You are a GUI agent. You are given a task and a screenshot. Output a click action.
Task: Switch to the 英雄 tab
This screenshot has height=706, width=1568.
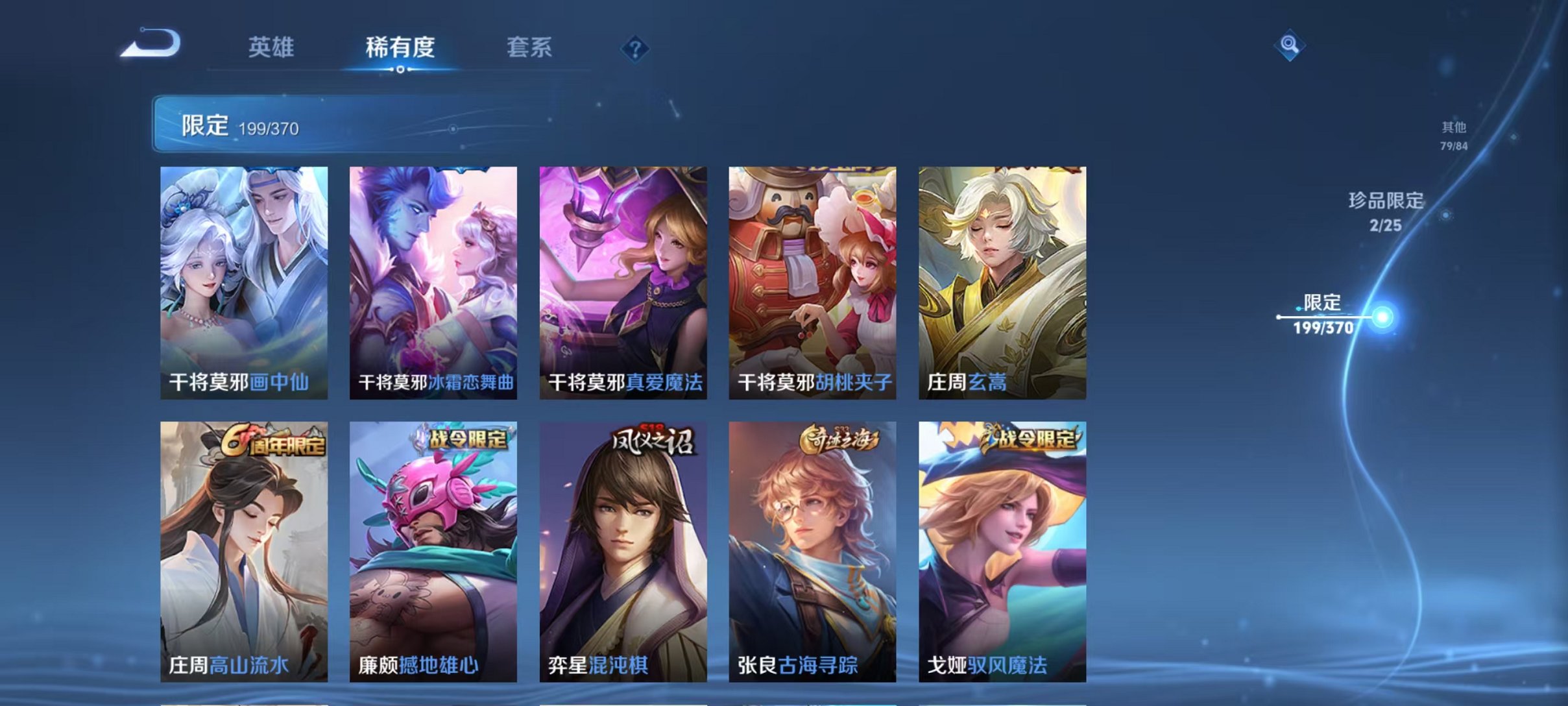272,47
